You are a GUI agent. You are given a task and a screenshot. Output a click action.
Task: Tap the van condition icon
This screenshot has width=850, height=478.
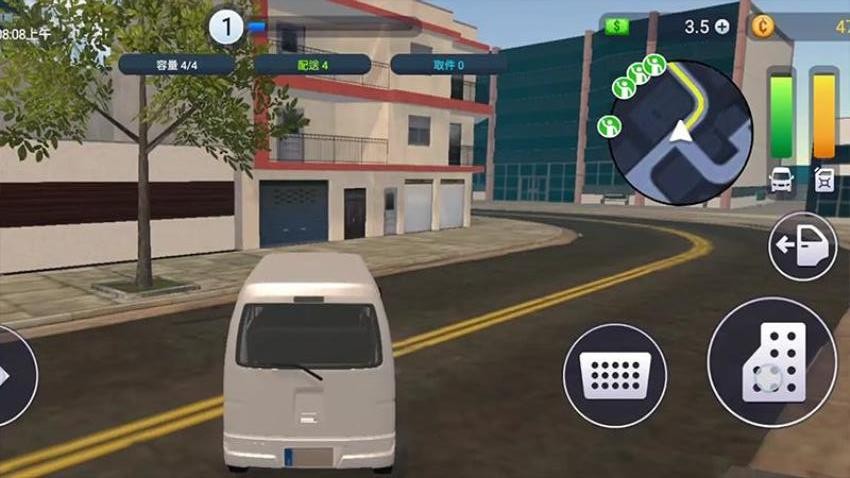[x=781, y=180]
